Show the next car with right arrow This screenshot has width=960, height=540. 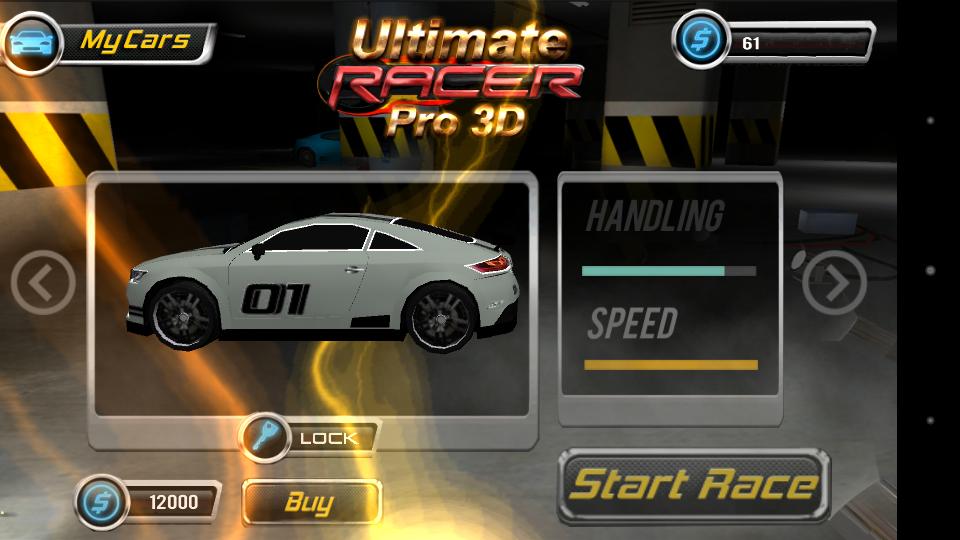pyautogui.click(x=834, y=284)
